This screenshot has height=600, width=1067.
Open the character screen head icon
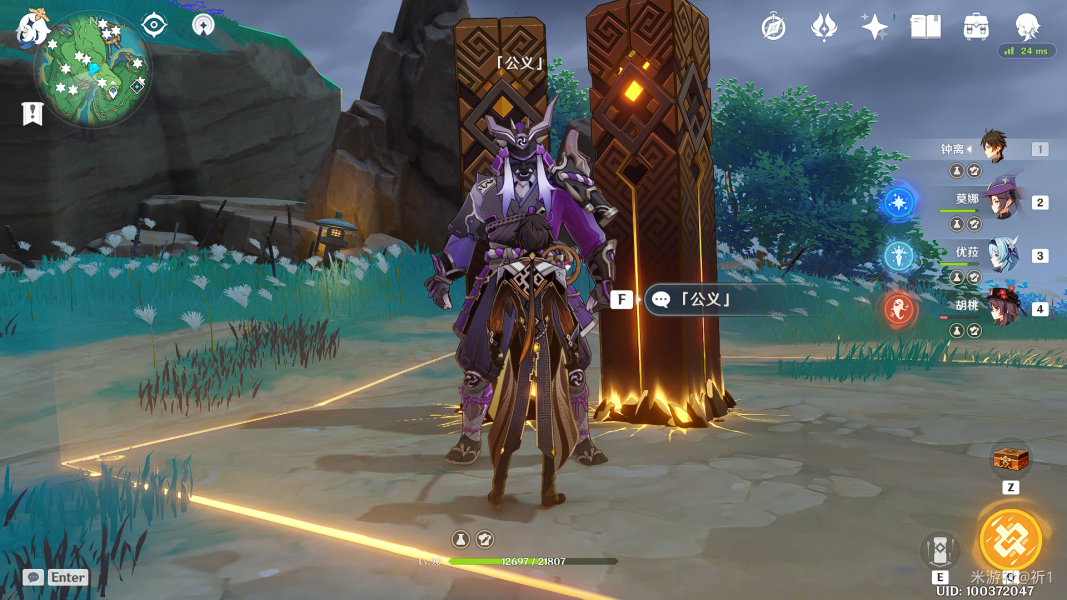pos(1027,26)
